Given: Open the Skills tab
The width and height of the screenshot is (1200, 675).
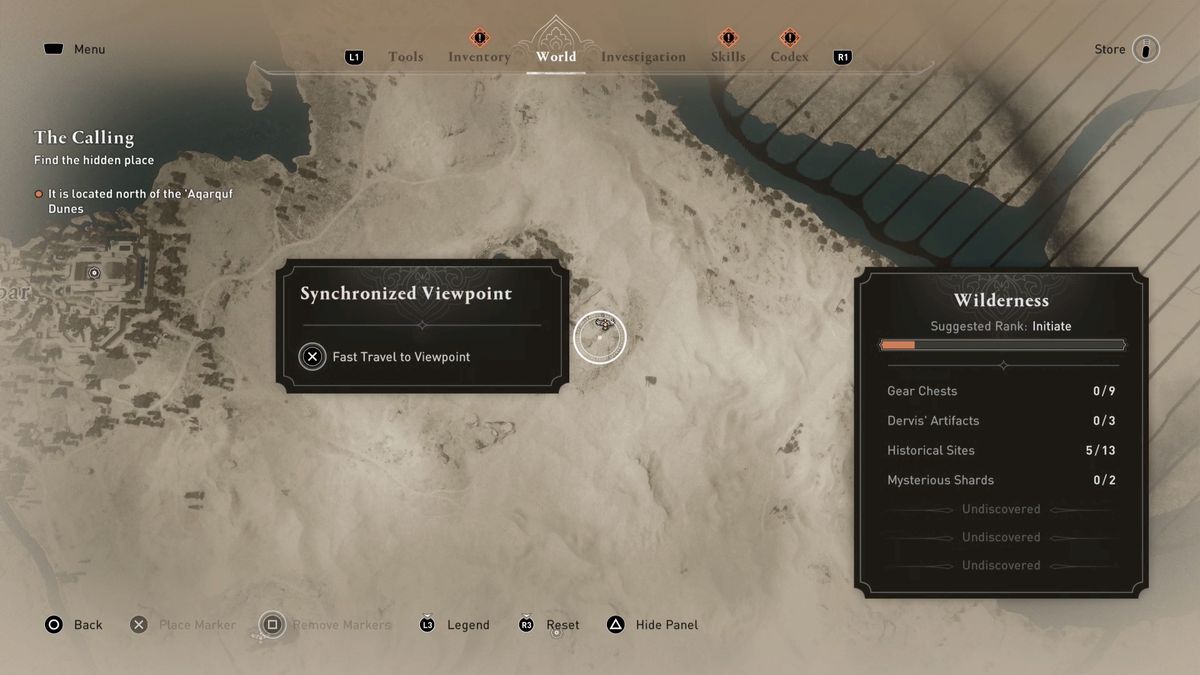Looking at the screenshot, I should pyautogui.click(x=728, y=57).
